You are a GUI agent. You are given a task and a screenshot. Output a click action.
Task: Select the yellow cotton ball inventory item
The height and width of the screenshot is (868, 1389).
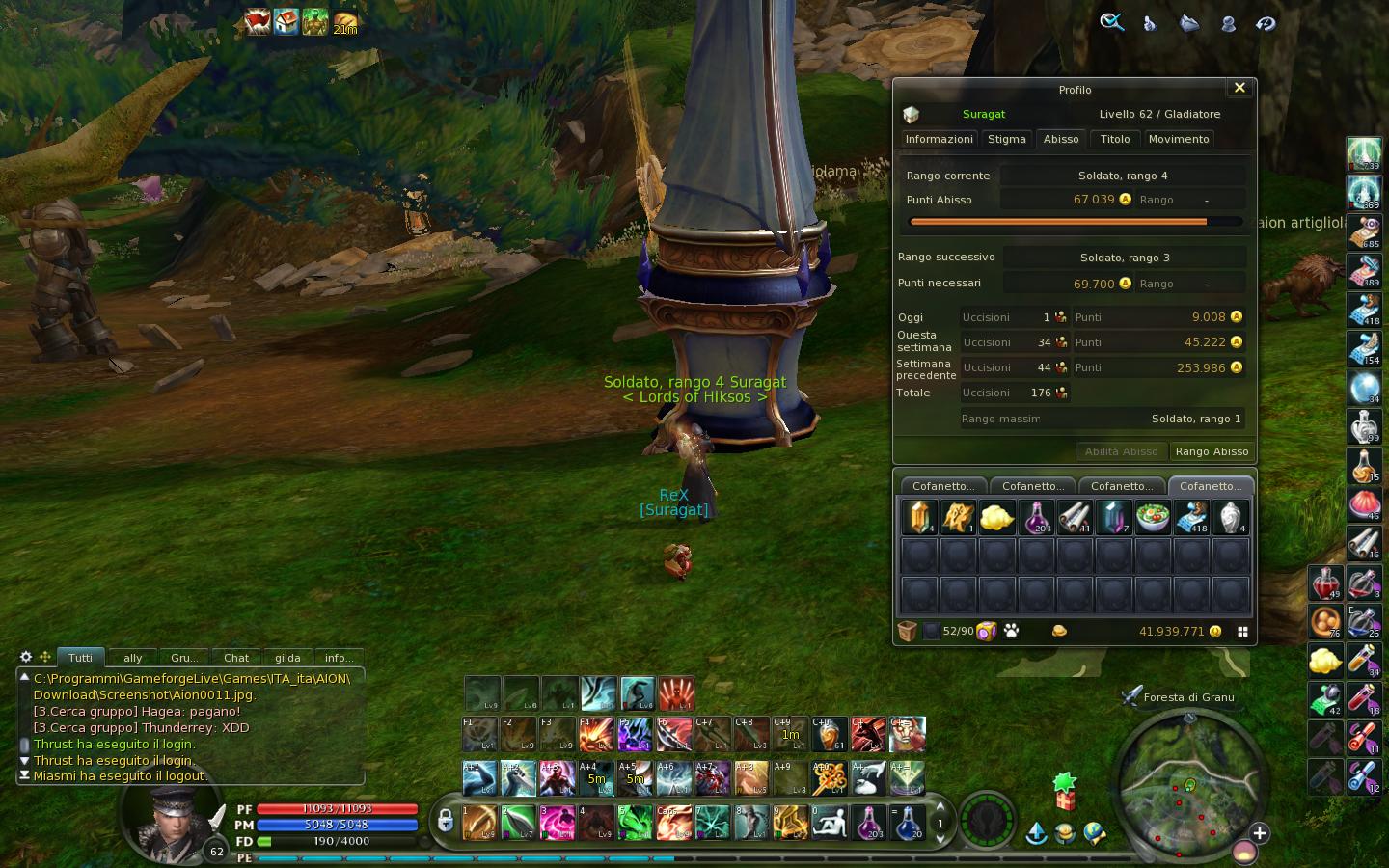pos(996,518)
